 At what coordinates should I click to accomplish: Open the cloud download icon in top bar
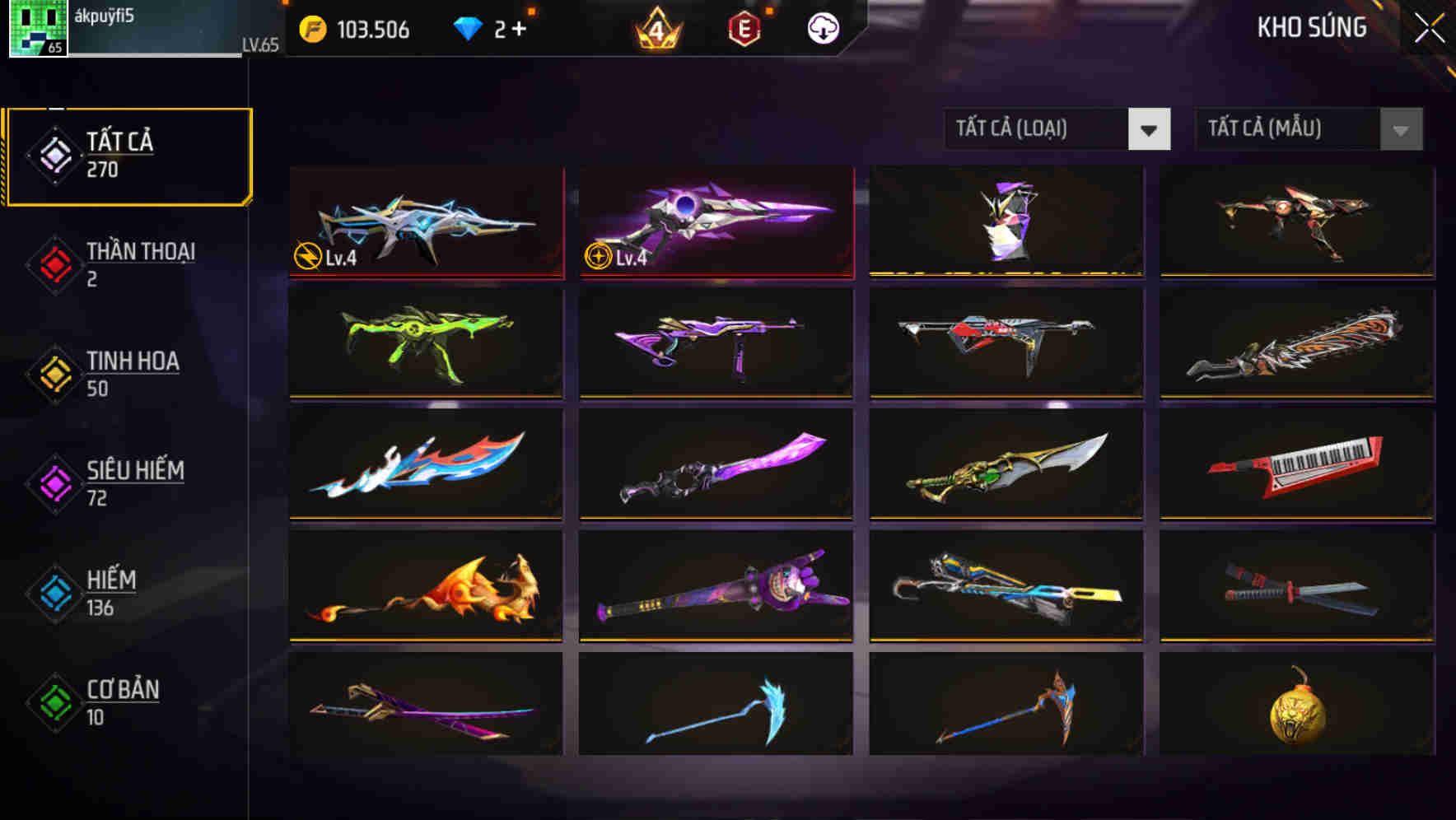(821, 28)
